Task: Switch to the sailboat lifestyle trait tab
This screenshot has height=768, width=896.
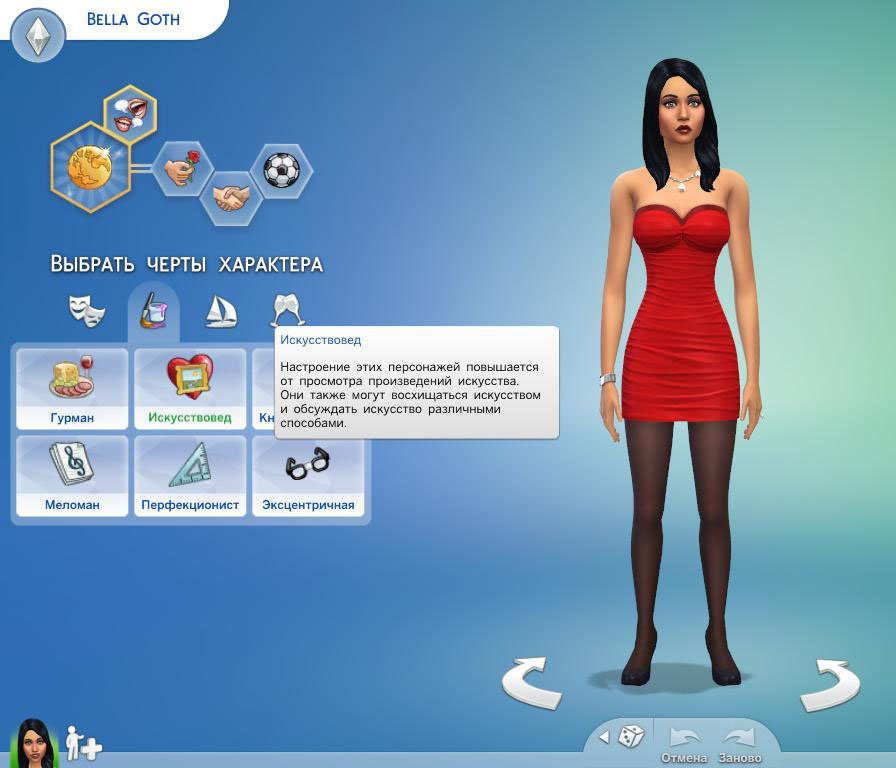Action: tap(220, 311)
